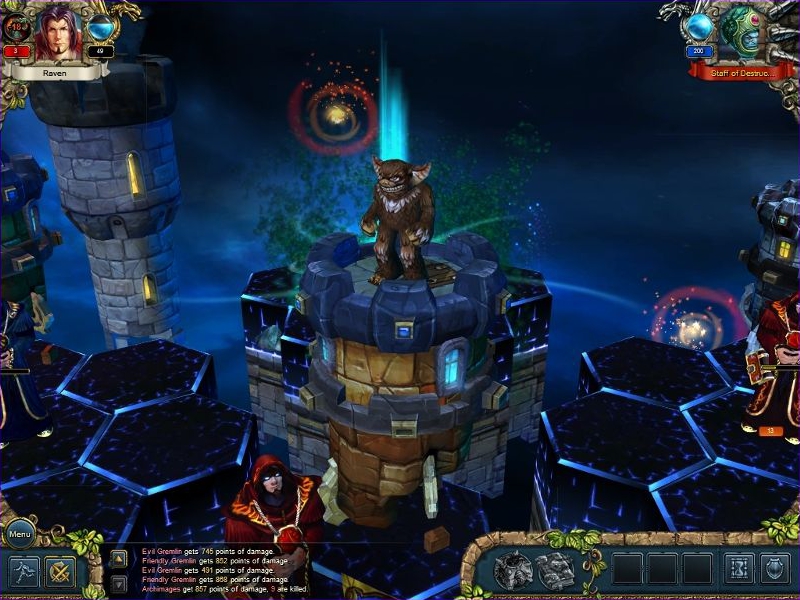
Task: Click the combat log up arrow
Action: click(x=118, y=559)
